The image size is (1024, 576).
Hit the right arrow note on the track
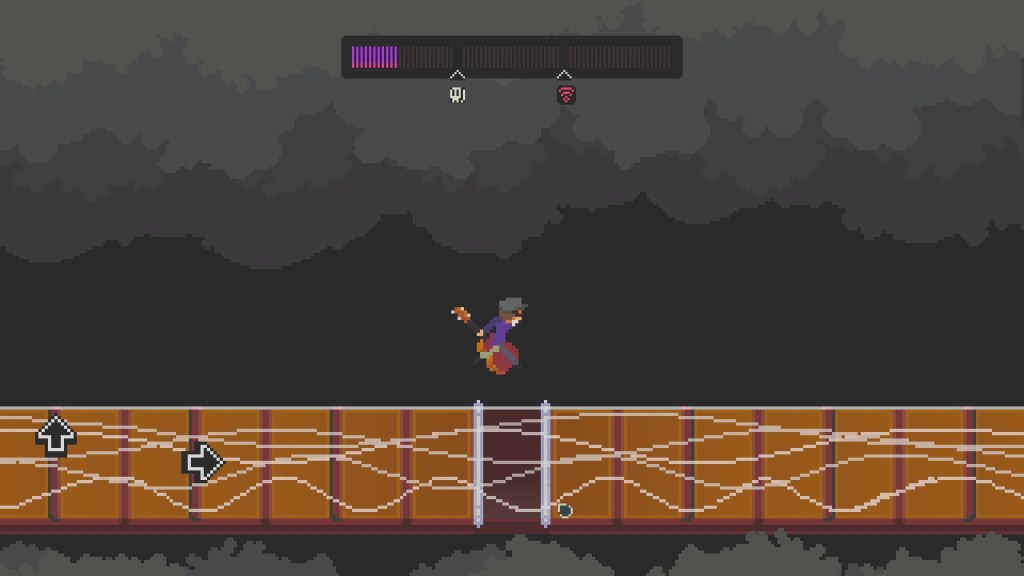point(202,462)
